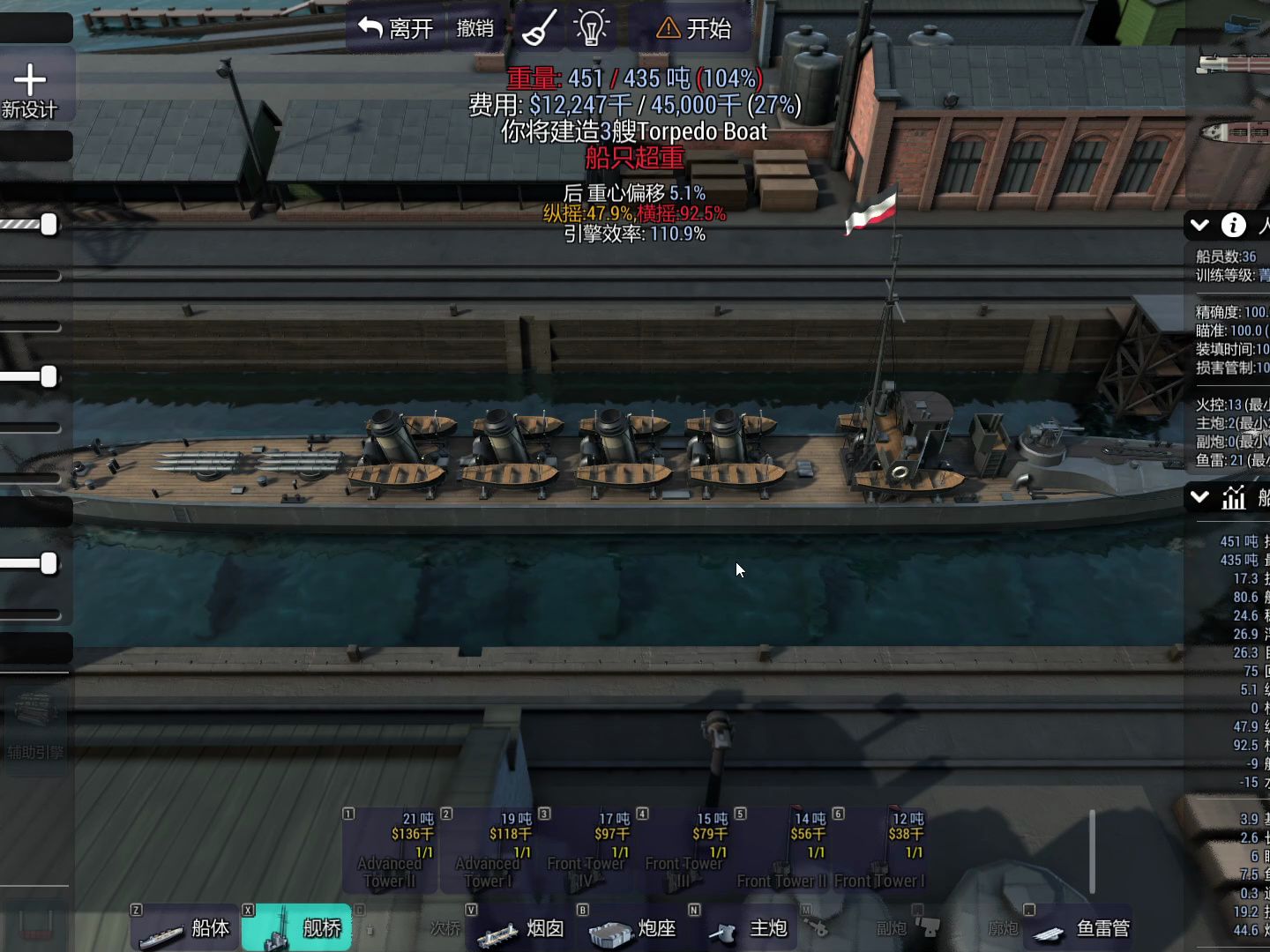The height and width of the screenshot is (952, 1270).
Task: Select the Advanced Tower II part
Action: click(390, 851)
